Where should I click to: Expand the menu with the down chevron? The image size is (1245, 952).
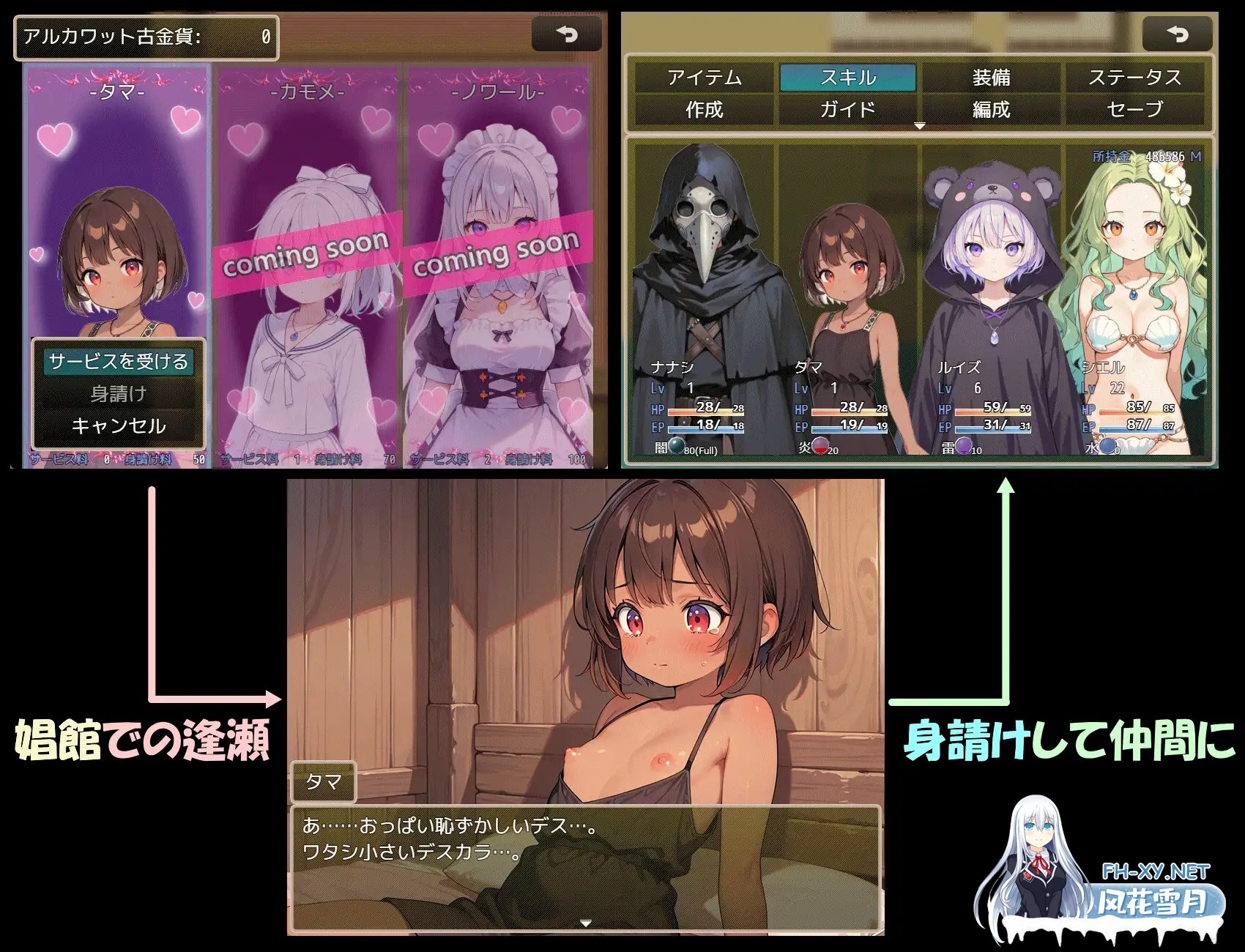pos(919,124)
